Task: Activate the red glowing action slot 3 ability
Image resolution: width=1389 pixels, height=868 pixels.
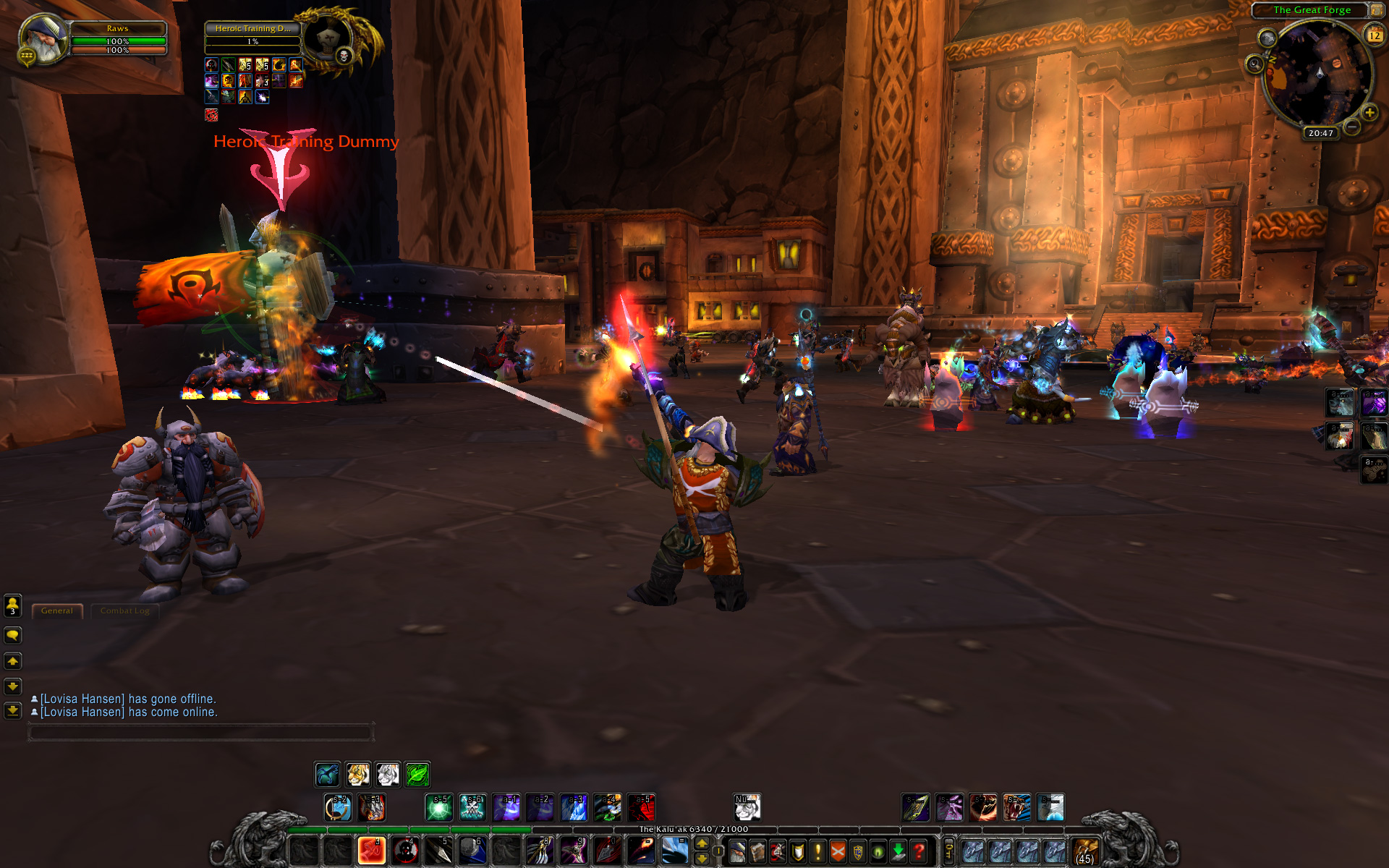Action: 372,851
